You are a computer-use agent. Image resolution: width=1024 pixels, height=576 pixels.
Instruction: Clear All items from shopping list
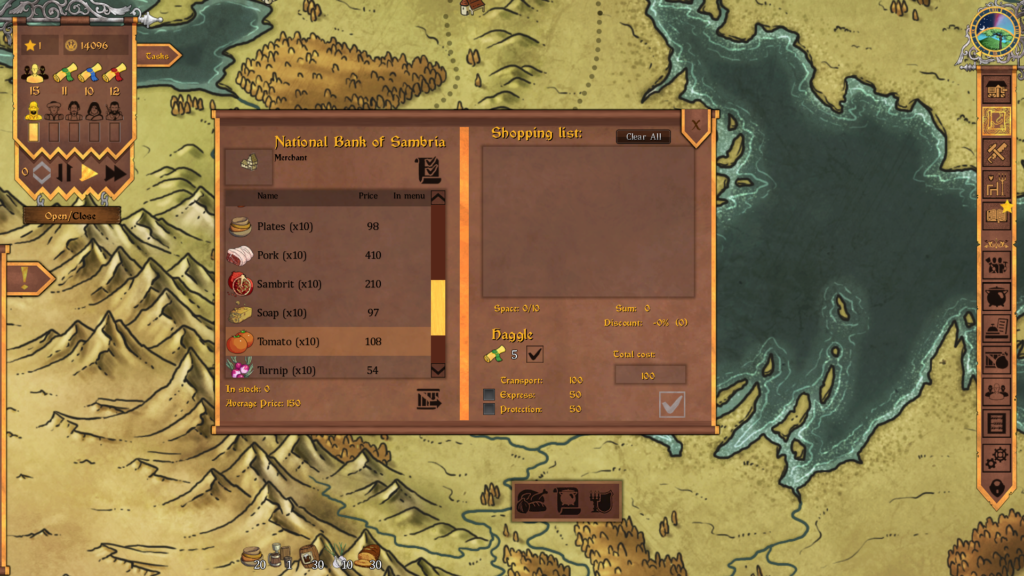click(643, 137)
